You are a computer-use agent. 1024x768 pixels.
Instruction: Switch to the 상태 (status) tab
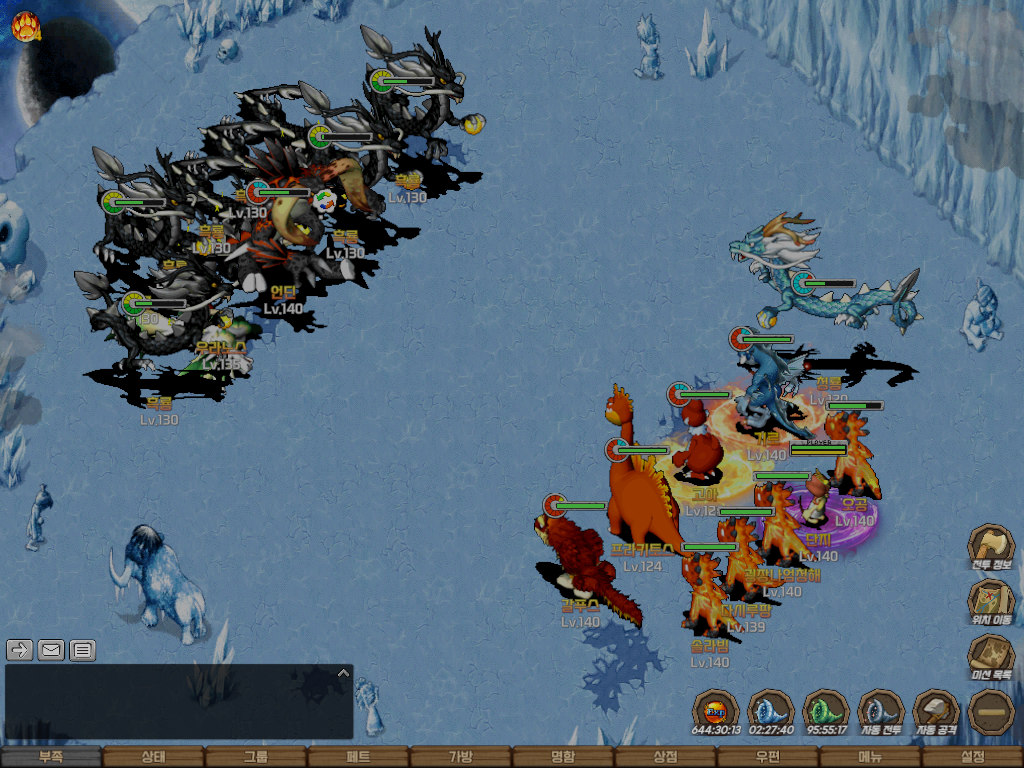[153, 758]
